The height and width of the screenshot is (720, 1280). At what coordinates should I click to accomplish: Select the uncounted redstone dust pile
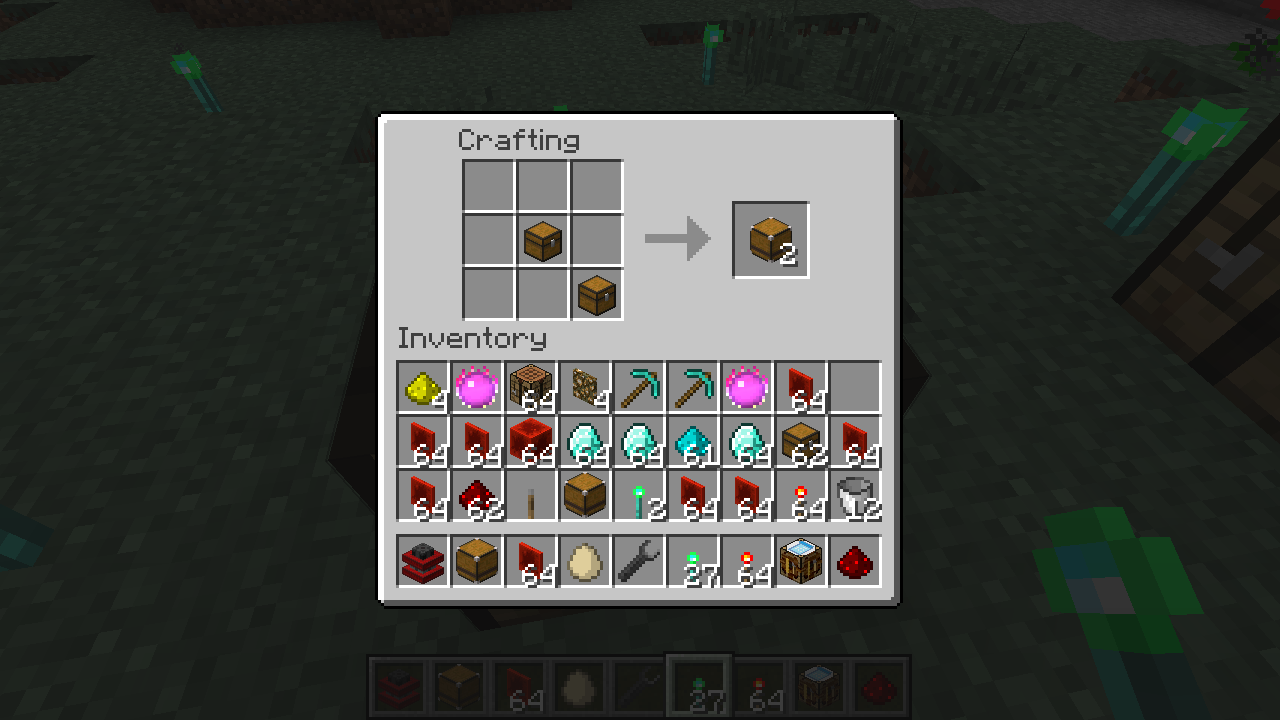[855, 561]
